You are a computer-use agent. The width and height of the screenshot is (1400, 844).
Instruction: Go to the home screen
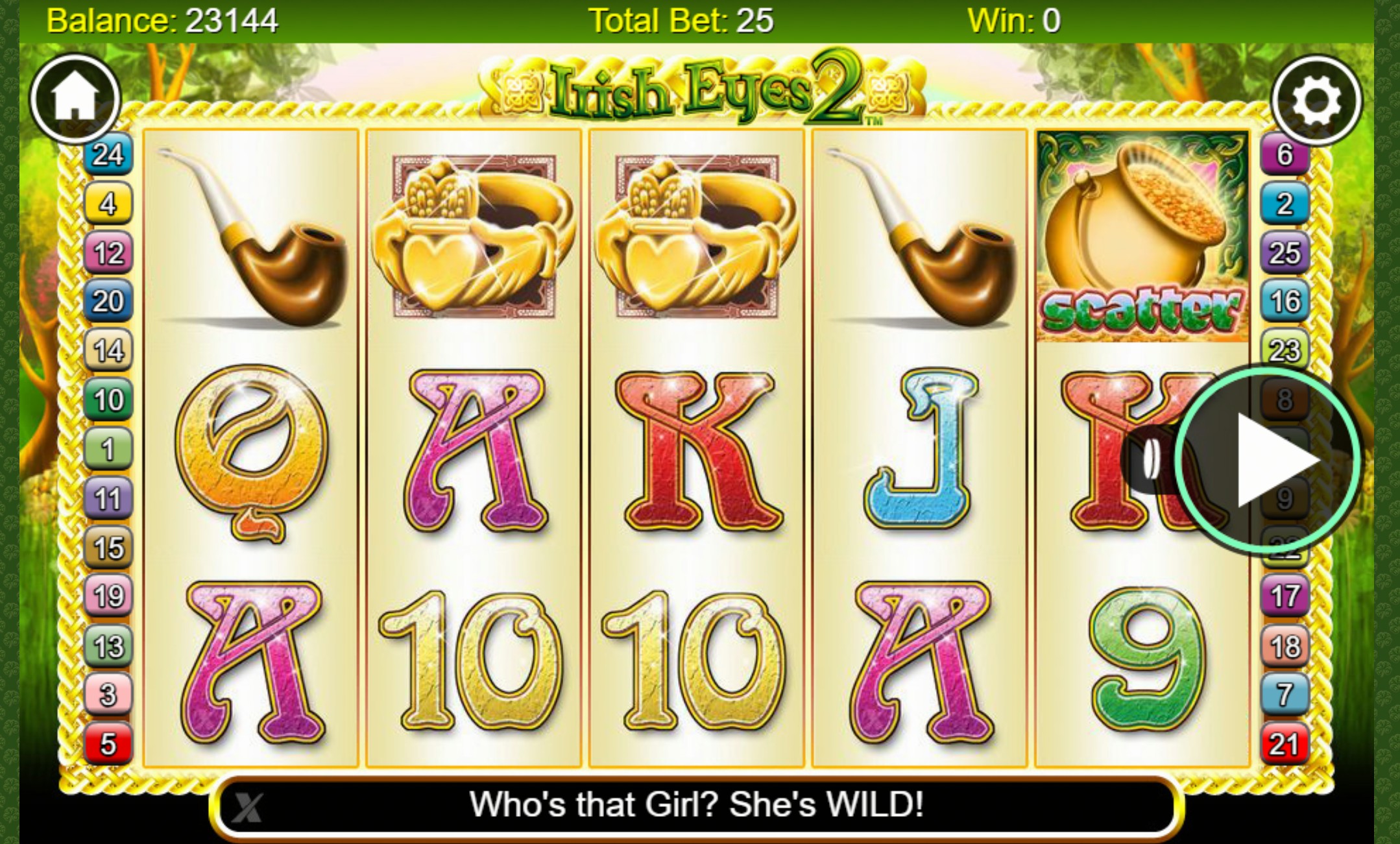(75, 99)
